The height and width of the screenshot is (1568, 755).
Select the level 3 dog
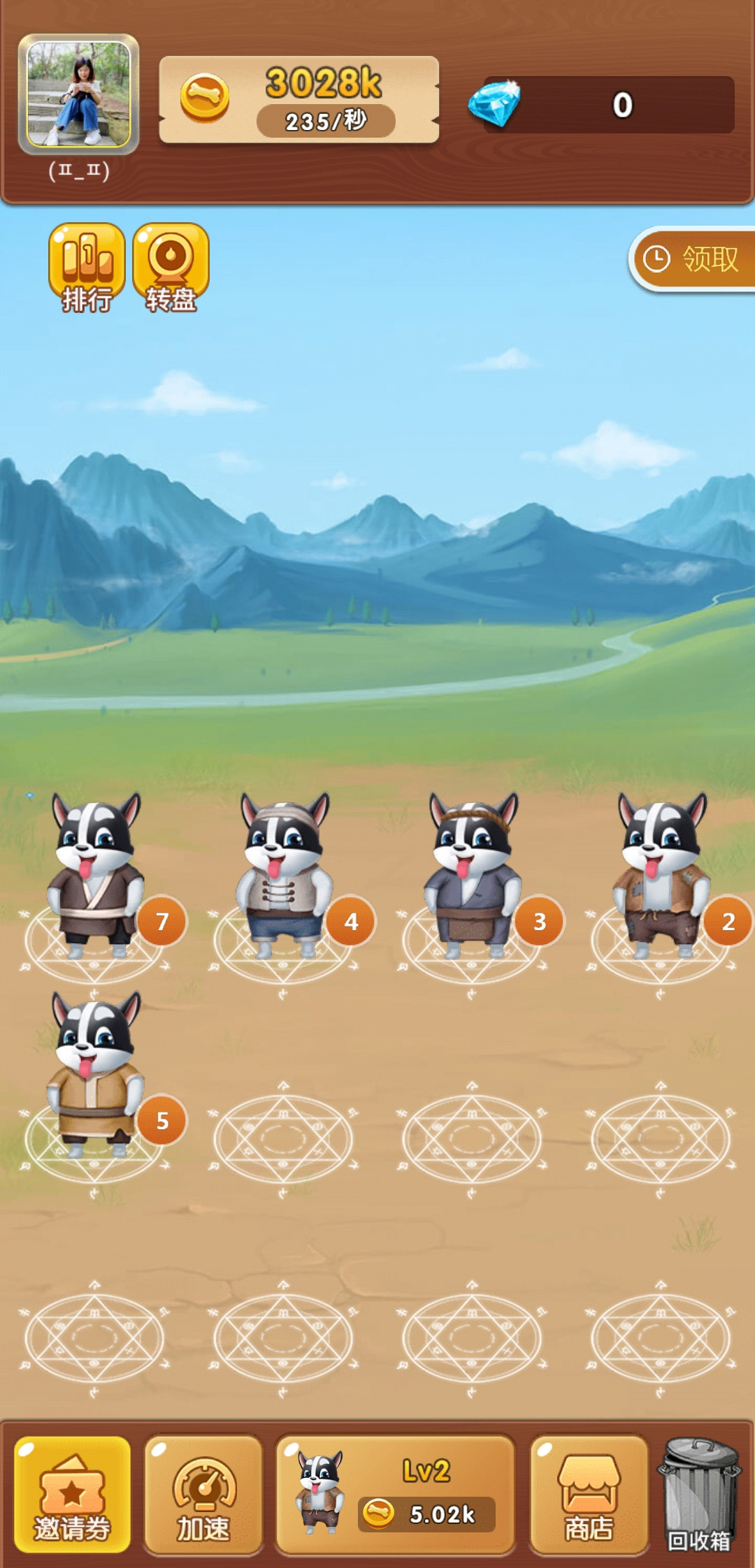click(473, 877)
